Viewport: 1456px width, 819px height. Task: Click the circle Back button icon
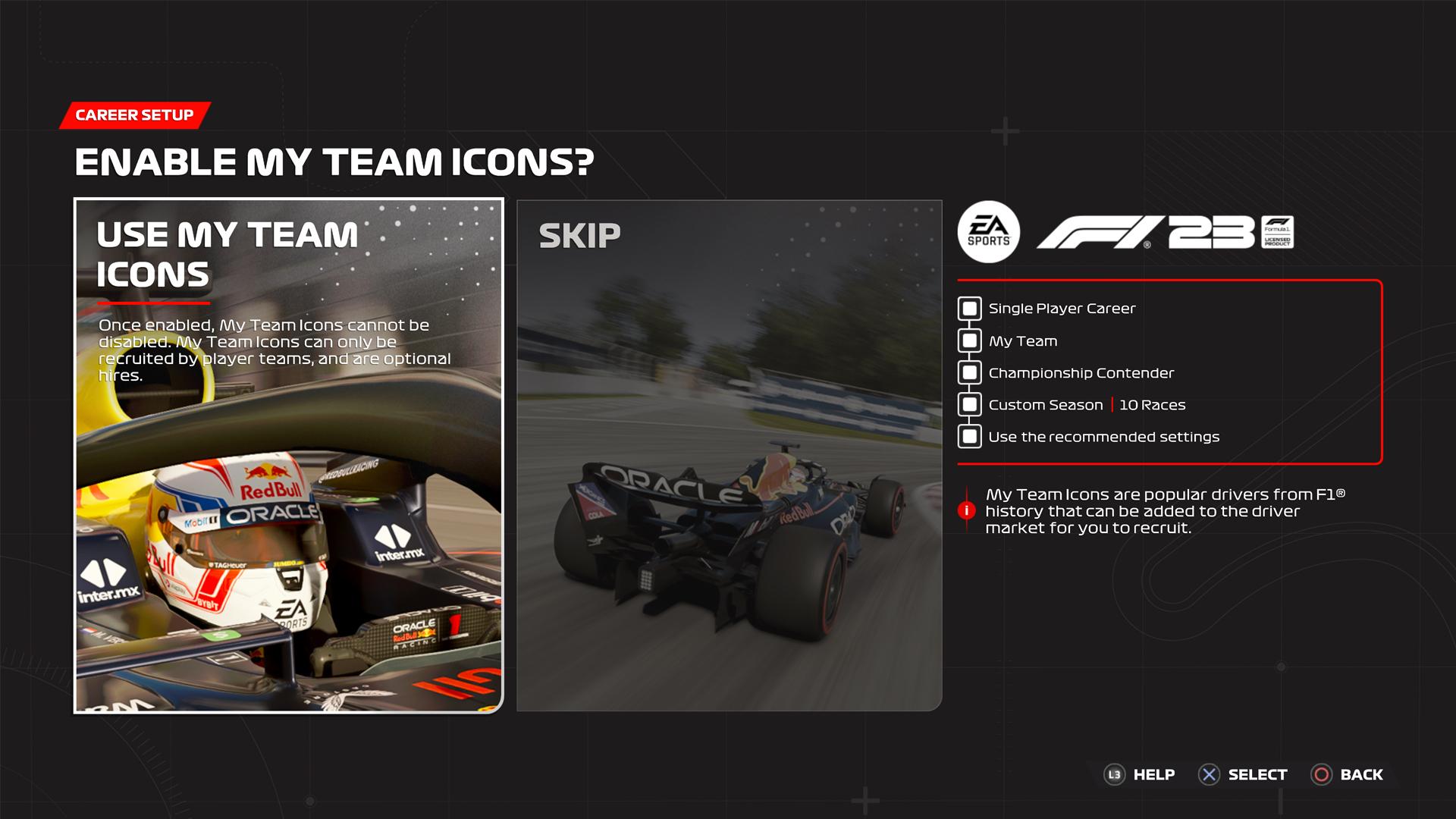point(1321,774)
